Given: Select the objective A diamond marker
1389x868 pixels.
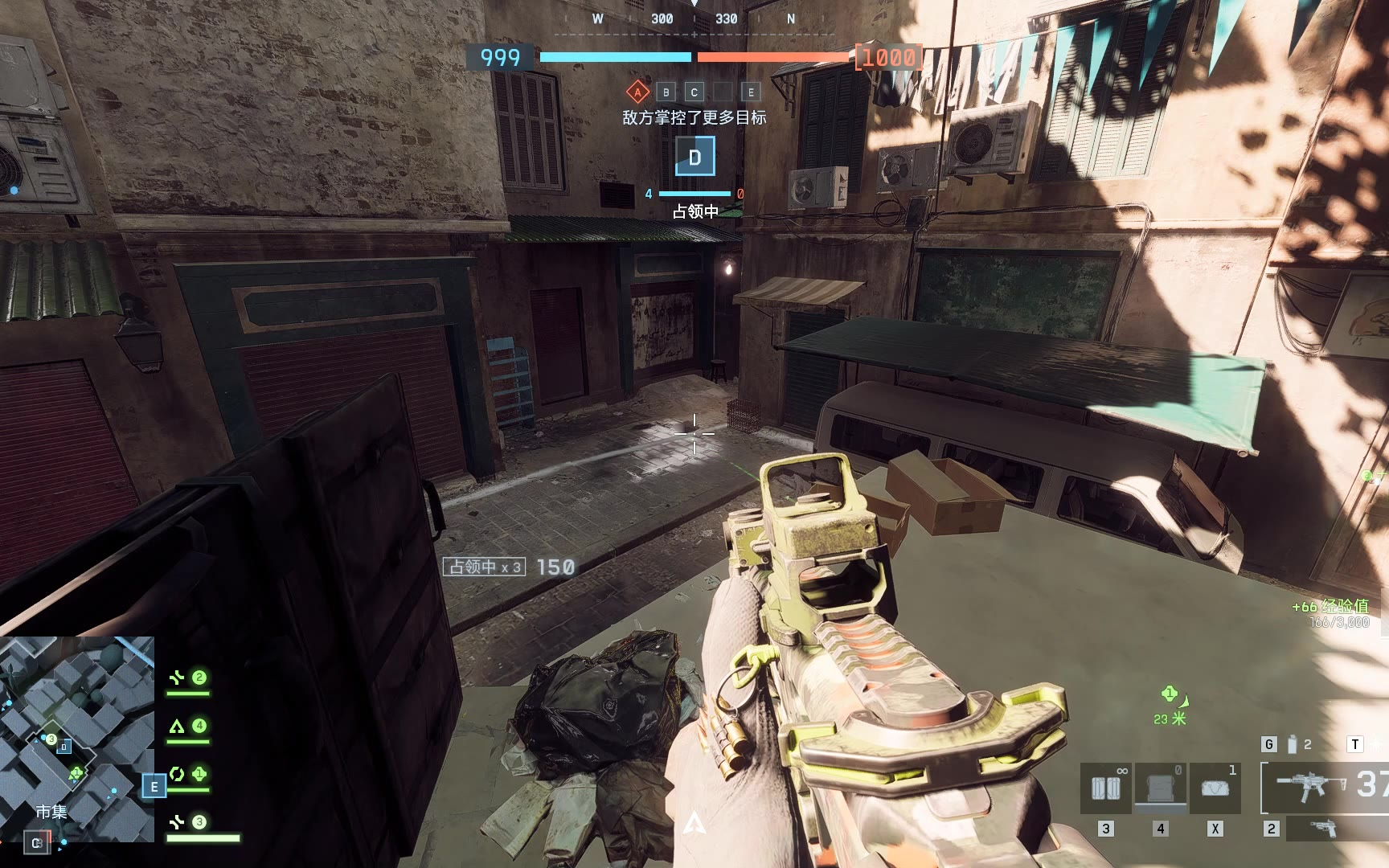Looking at the screenshot, I should [x=637, y=92].
